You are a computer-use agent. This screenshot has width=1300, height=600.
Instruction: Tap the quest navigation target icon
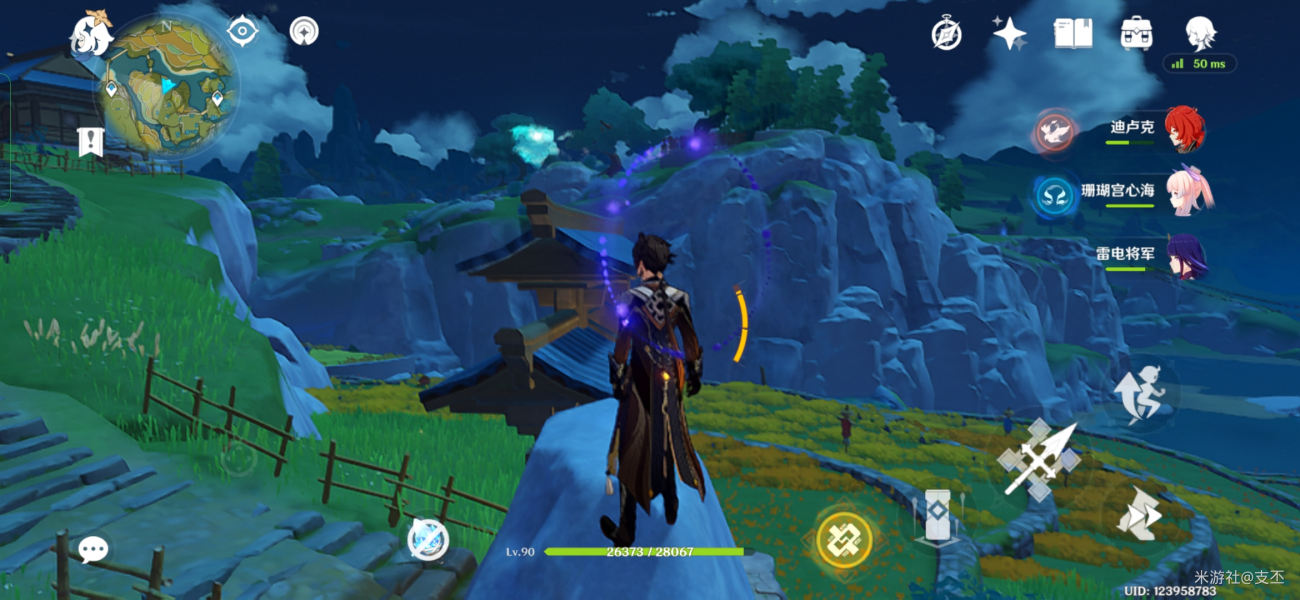[x=242, y=31]
